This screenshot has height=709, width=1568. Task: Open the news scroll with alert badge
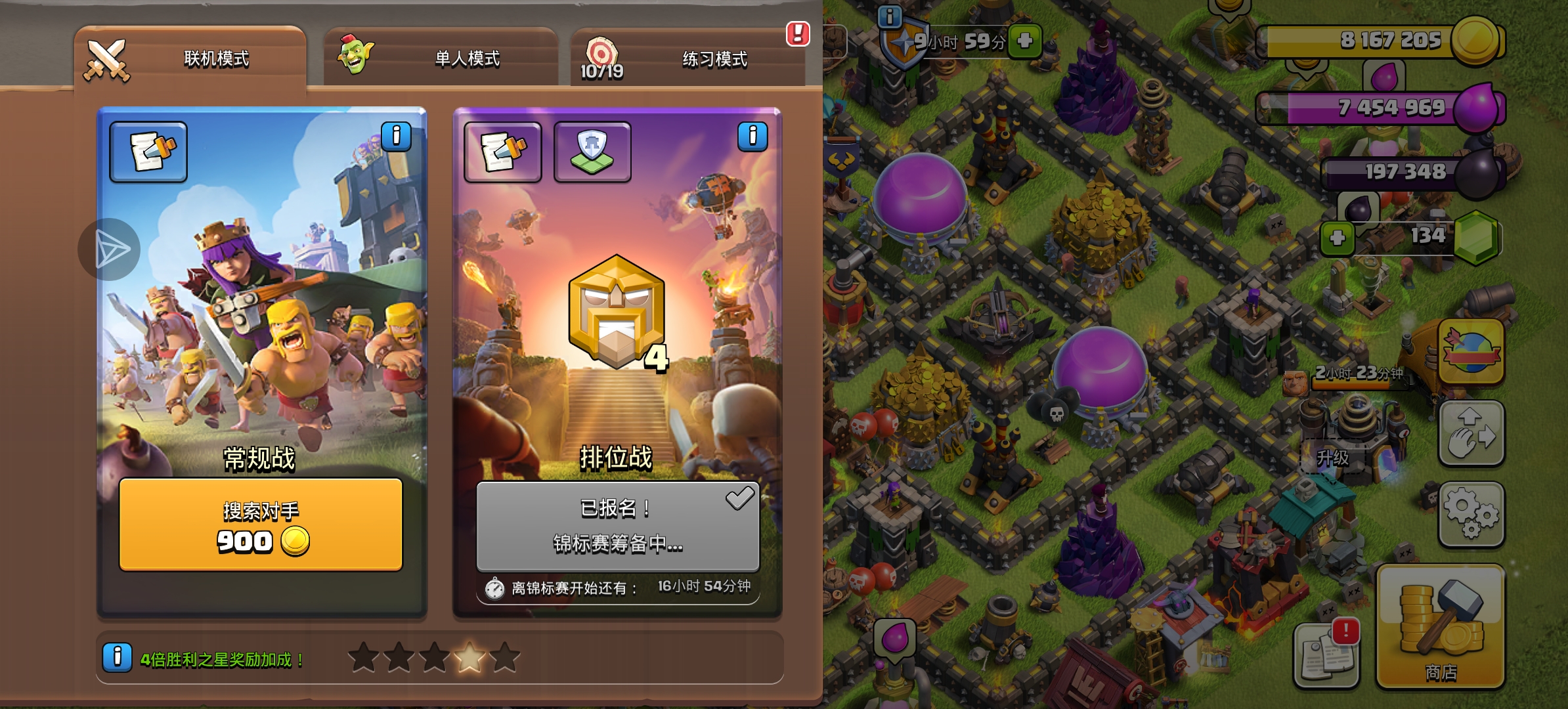[1326, 655]
